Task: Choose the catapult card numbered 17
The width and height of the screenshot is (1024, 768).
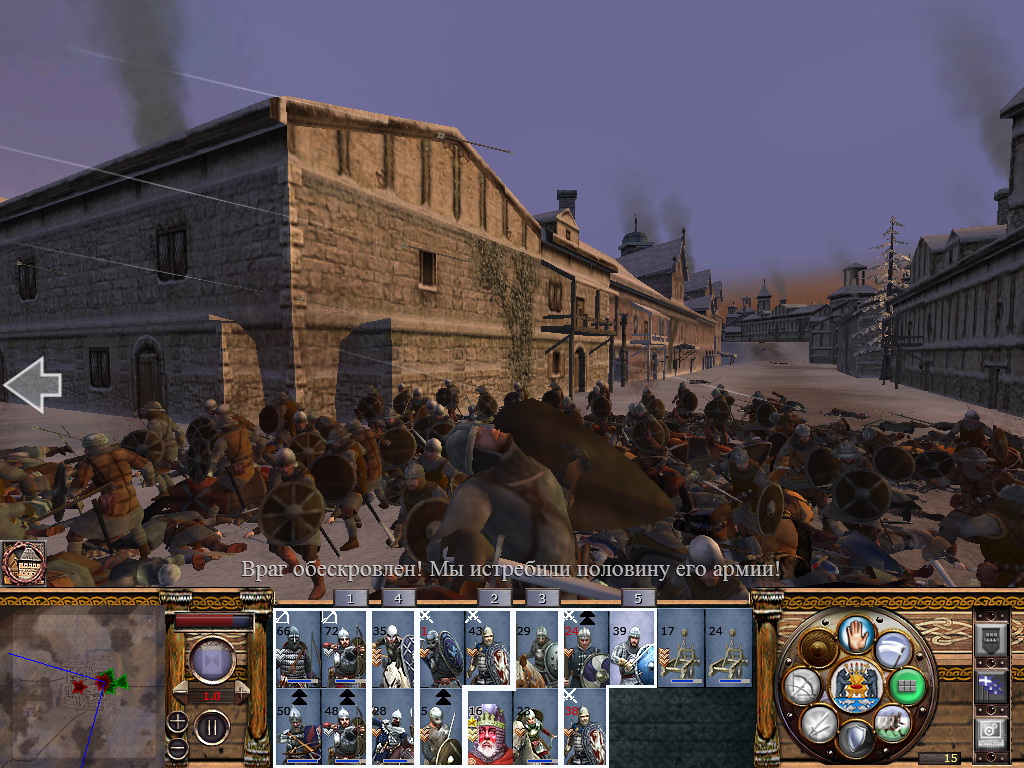Action: pyautogui.click(x=680, y=648)
